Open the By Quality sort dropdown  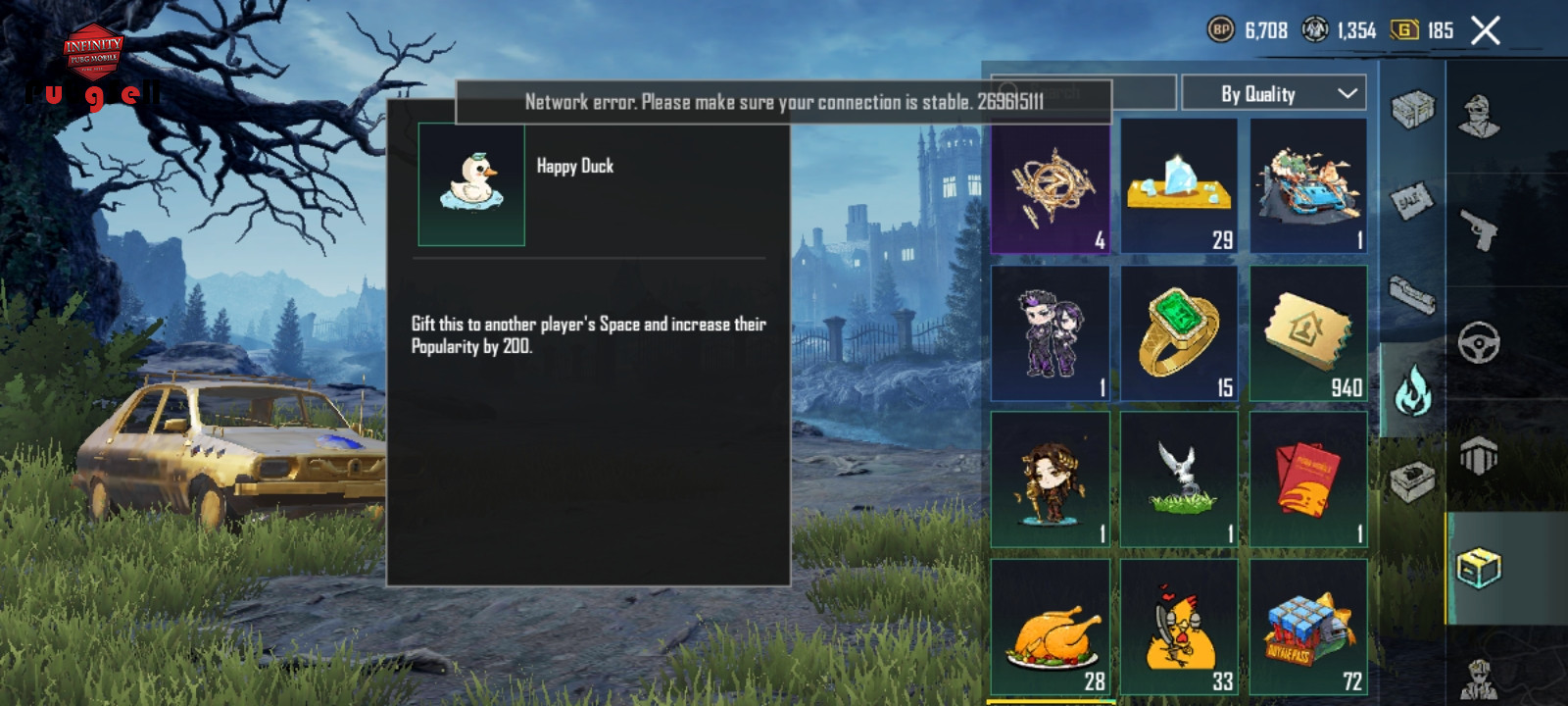(1274, 94)
